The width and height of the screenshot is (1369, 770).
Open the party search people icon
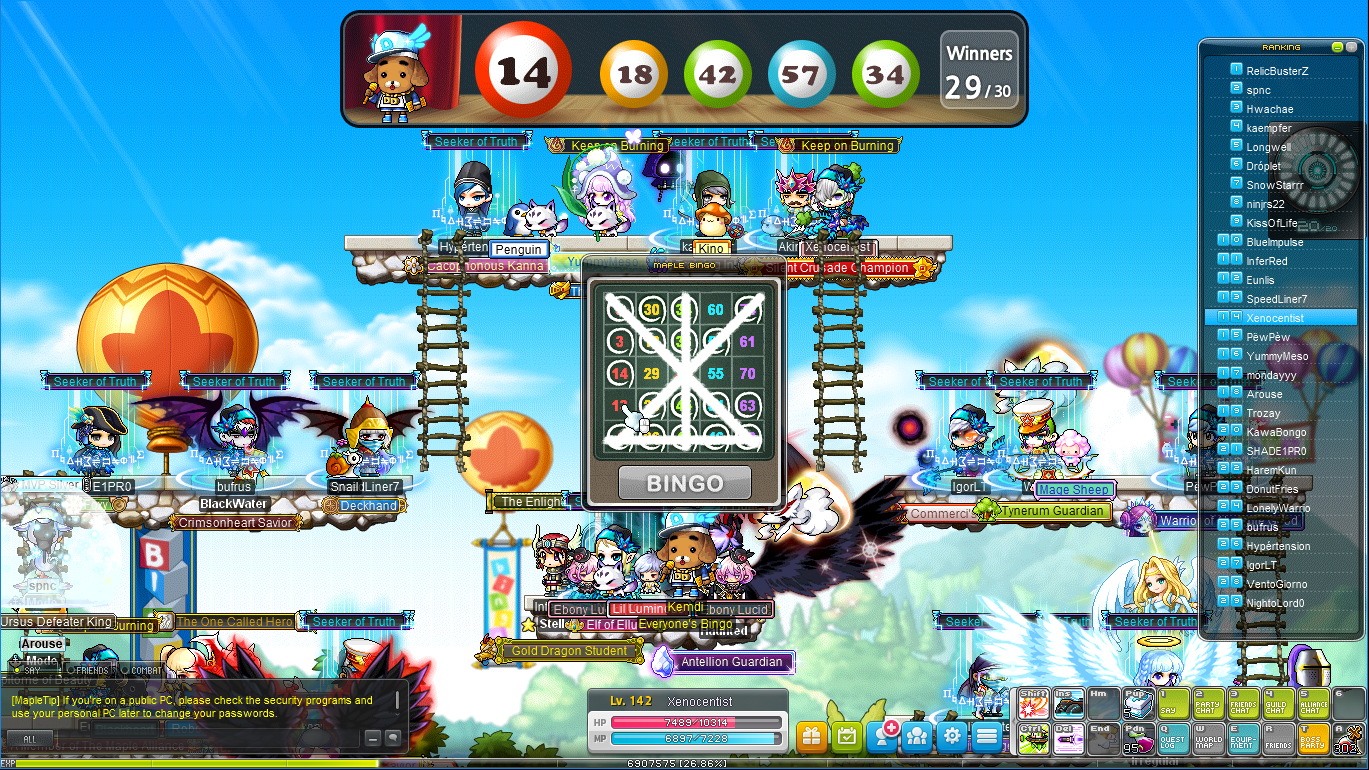click(x=917, y=735)
